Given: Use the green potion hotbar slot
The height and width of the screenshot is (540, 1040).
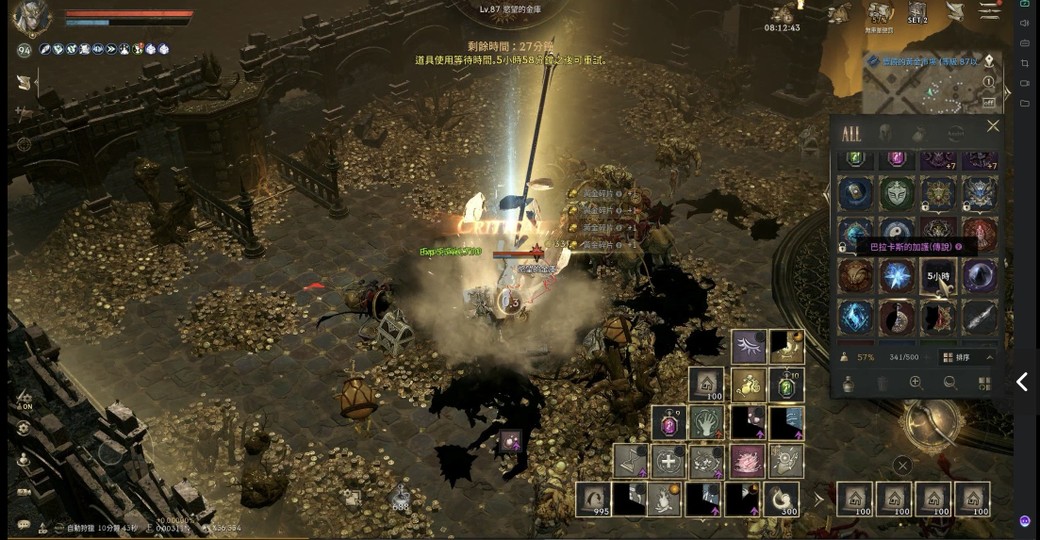Looking at the screenshot, I should [x=786, y=384].
